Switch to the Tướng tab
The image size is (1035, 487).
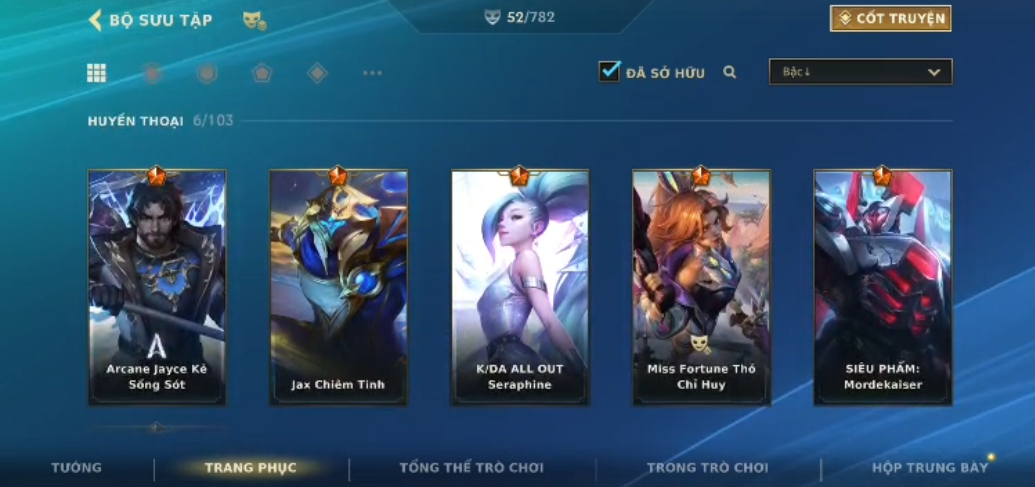coord(77,468)
